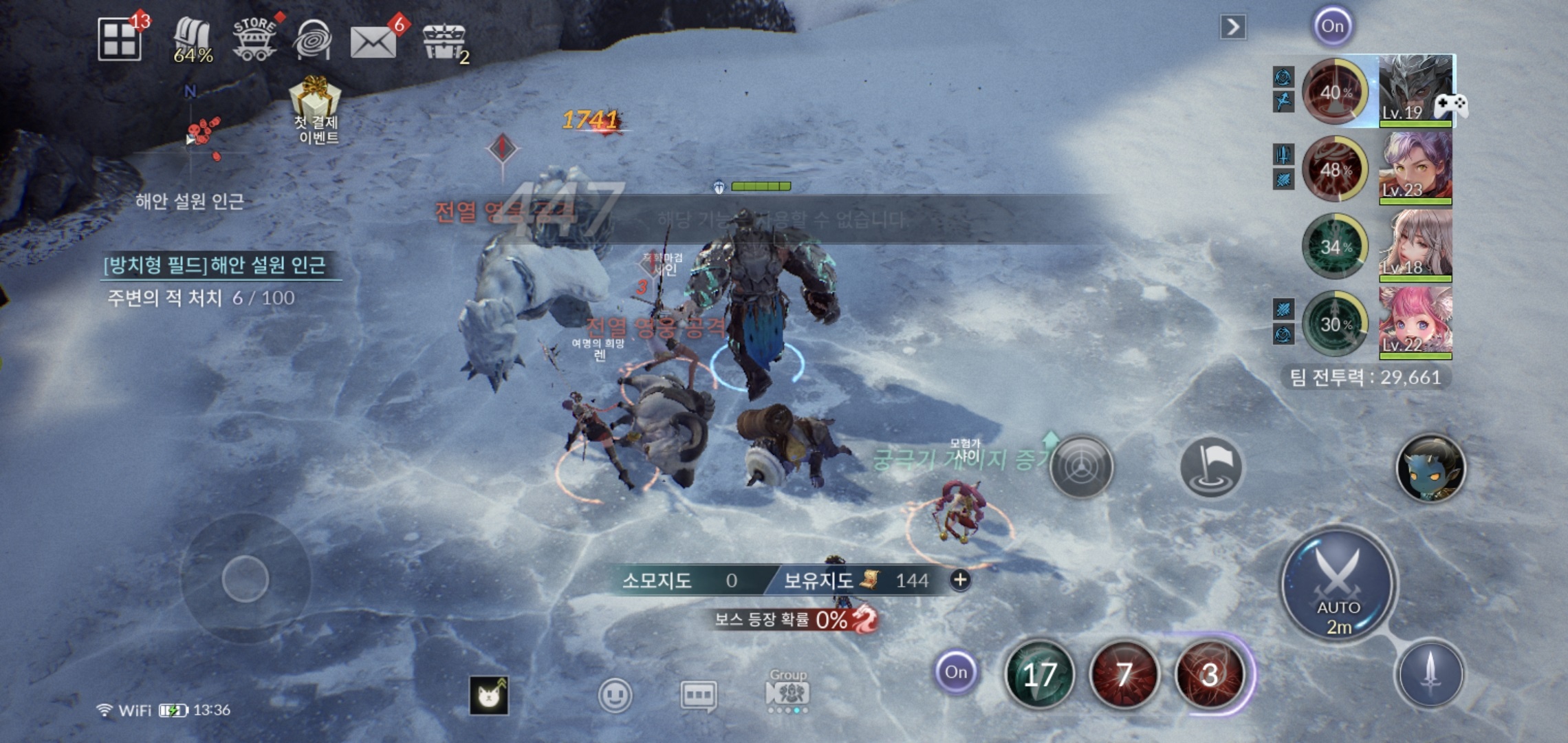The height and width of the screenshot is (743, 1568).
Task: Select the Lv.19 armored hero portrait
Action: pos(1415,91)
